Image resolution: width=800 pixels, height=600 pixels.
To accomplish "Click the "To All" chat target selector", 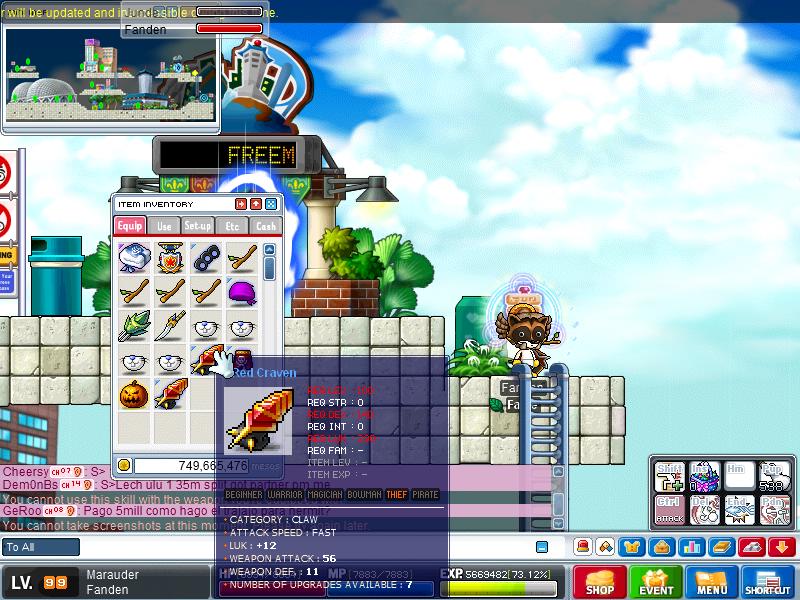I will coord(41,547).
